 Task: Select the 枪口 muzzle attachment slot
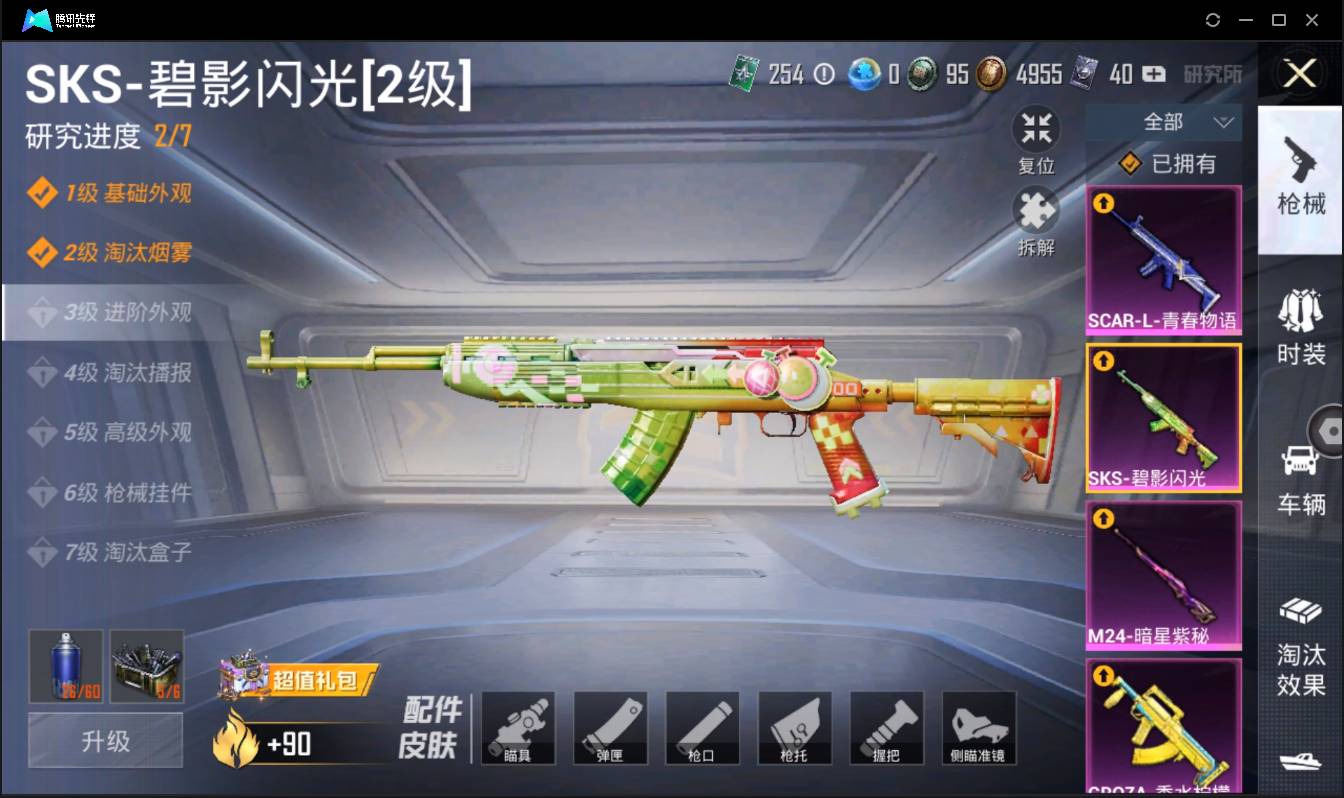pyautogui.click(x=702, y=728)
